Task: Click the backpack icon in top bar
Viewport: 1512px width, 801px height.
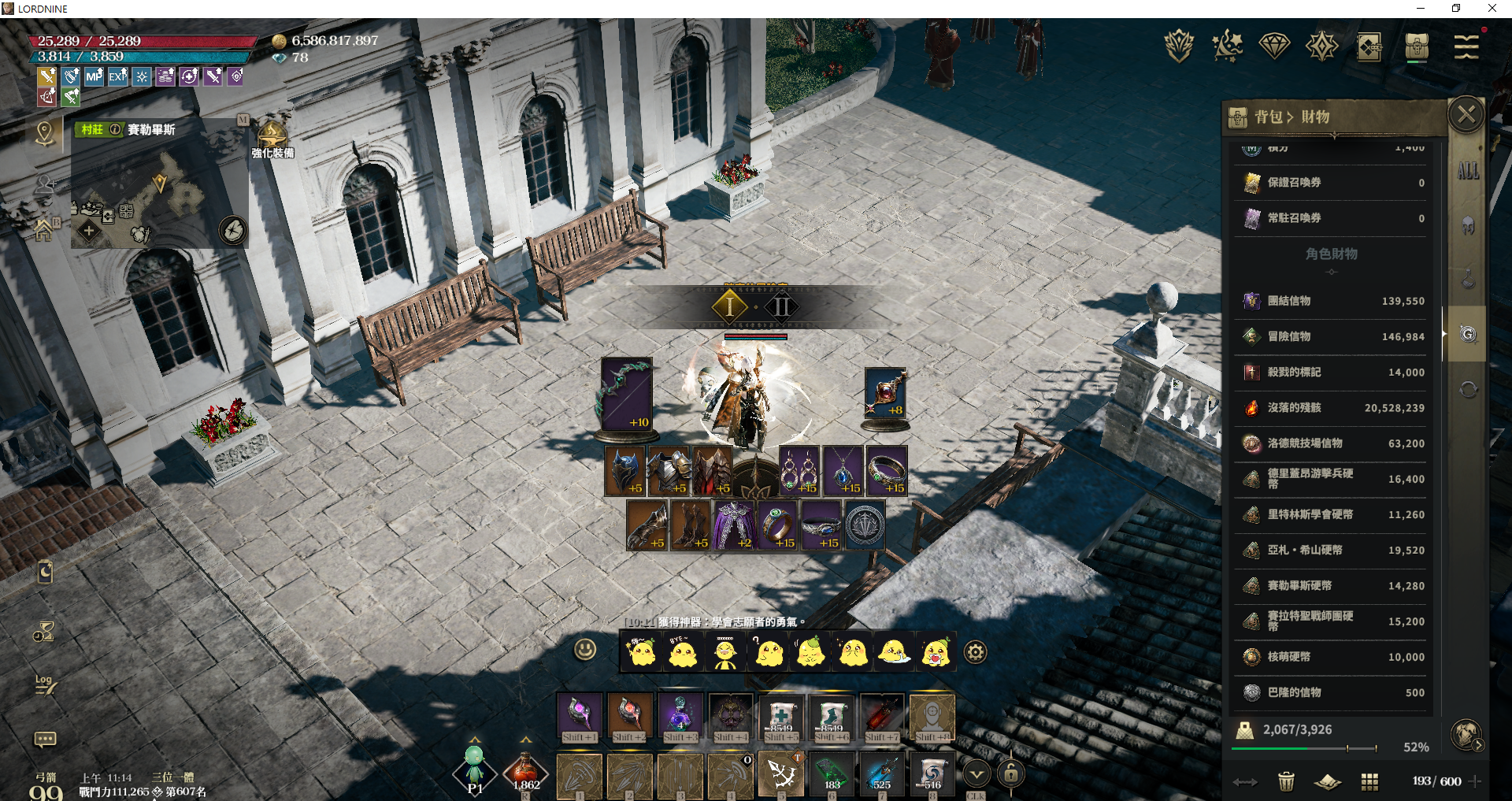Action: point(1417,46)
